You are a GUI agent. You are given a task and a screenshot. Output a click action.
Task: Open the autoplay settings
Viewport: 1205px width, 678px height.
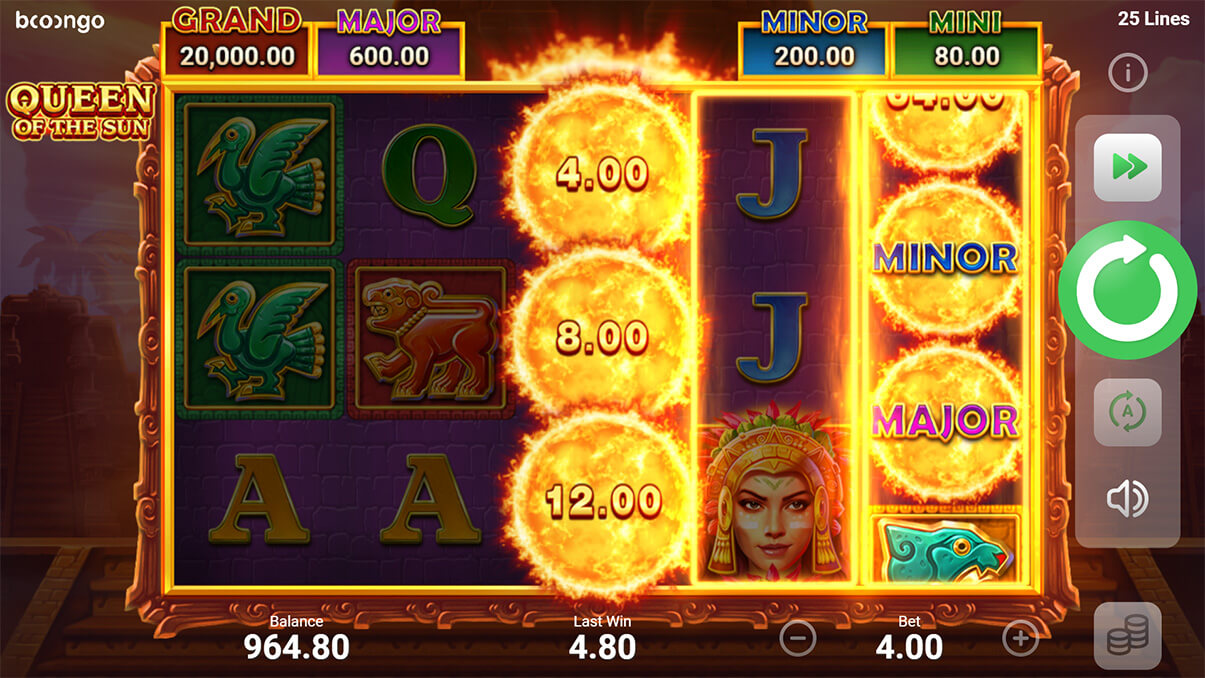(x=1127, y=412)
